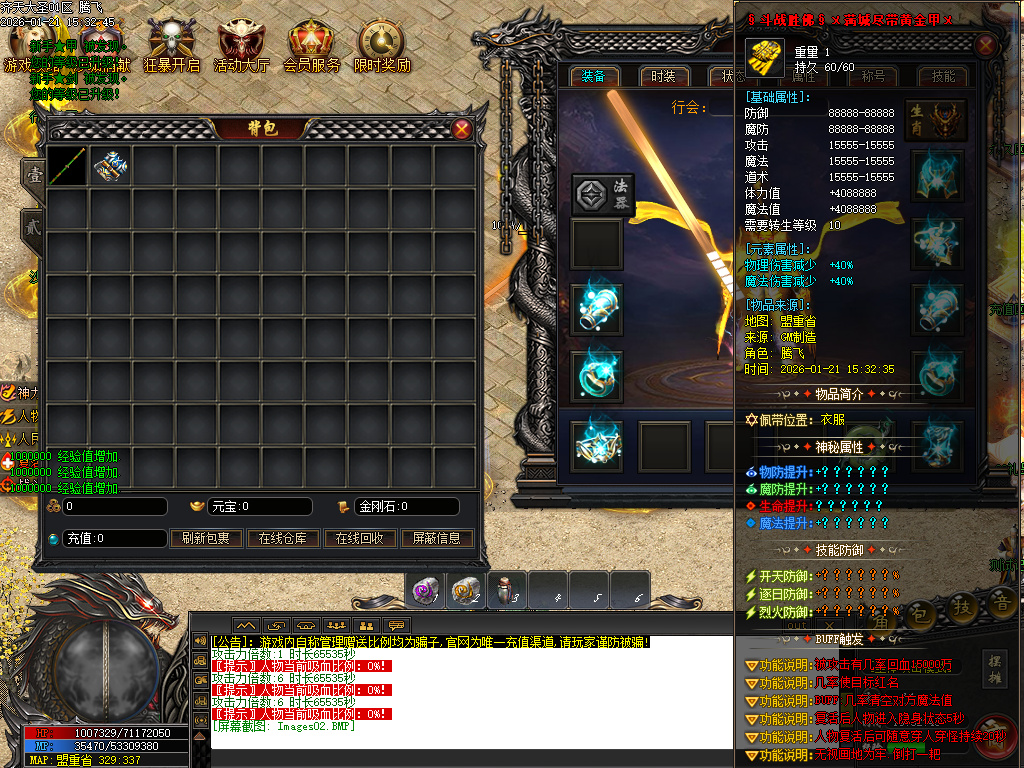Screen dimensions: 1024x768
Task: Click the 刷新包裹 button
Action: point(206,538)
